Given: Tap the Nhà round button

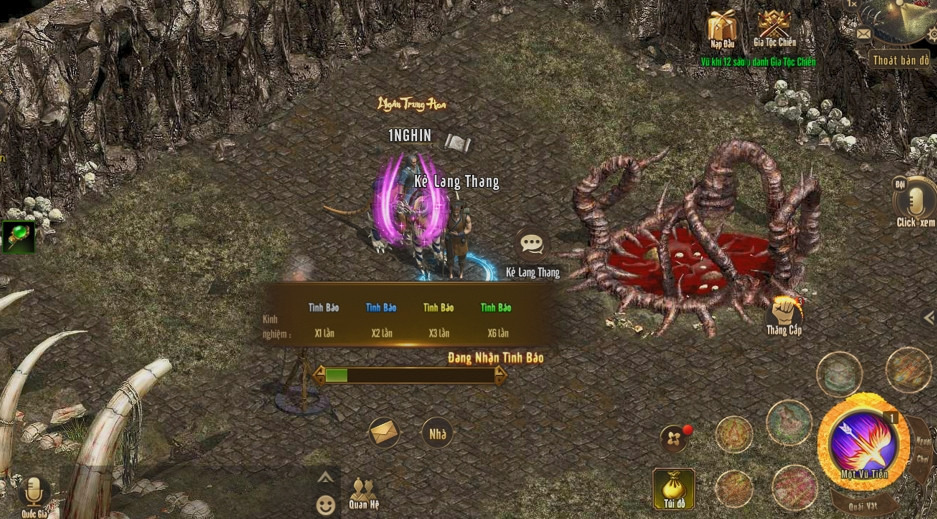Looking at the screenshot, I should pyautogui.click(x=437, y=433).
